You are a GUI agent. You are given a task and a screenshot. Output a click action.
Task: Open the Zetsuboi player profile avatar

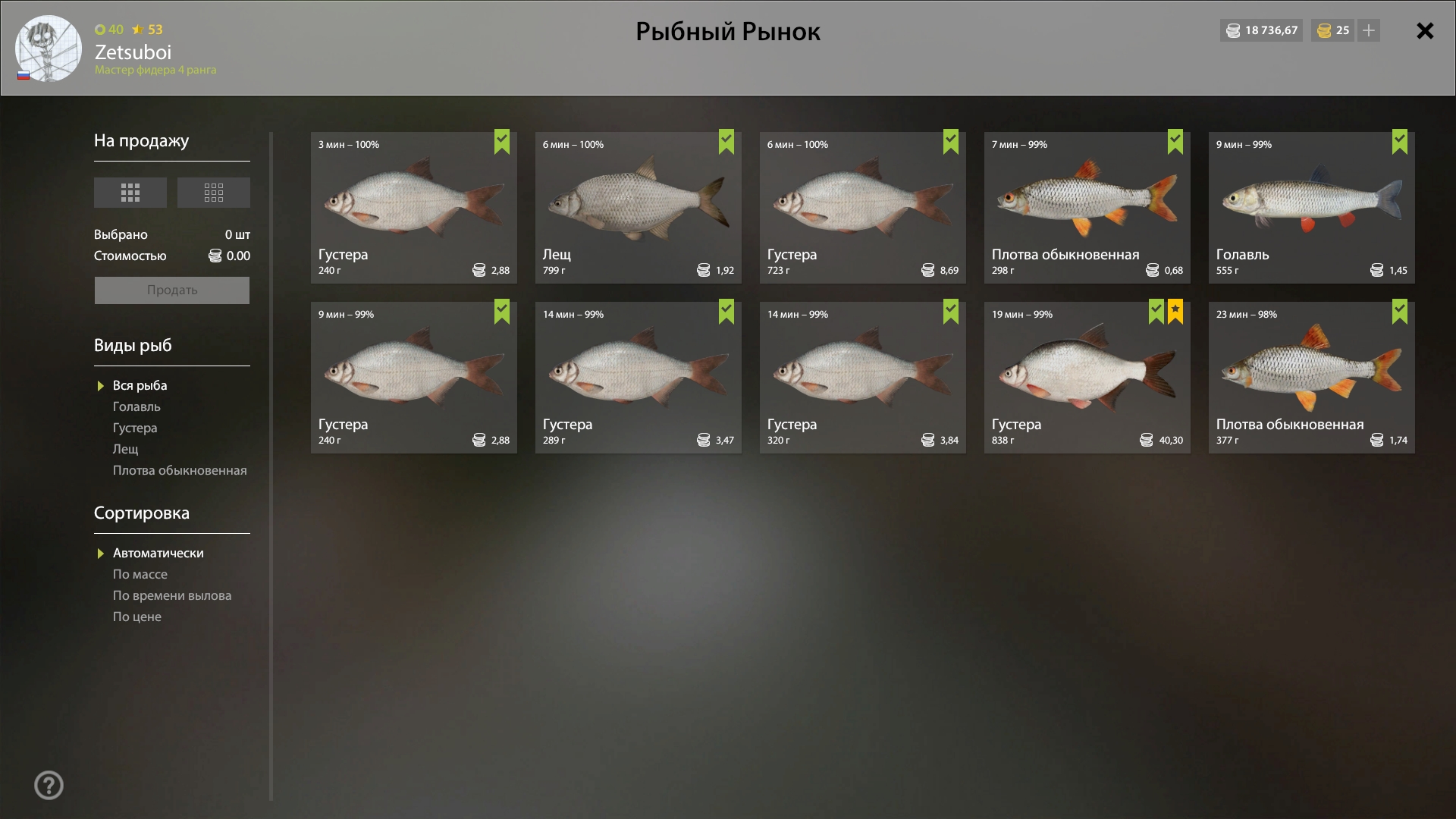tap(49, 49)
